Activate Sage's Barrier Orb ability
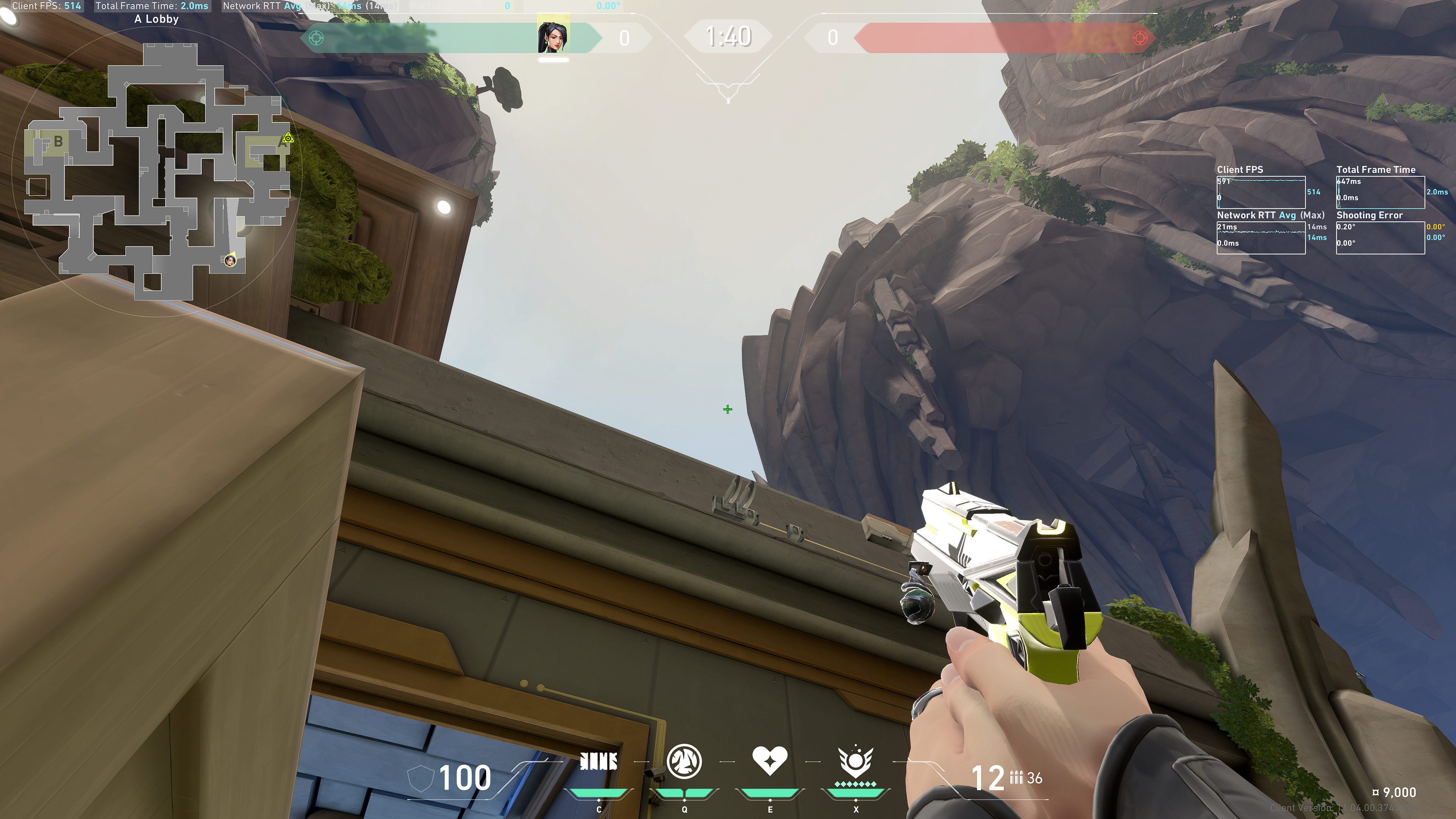 tap(599, 762)
